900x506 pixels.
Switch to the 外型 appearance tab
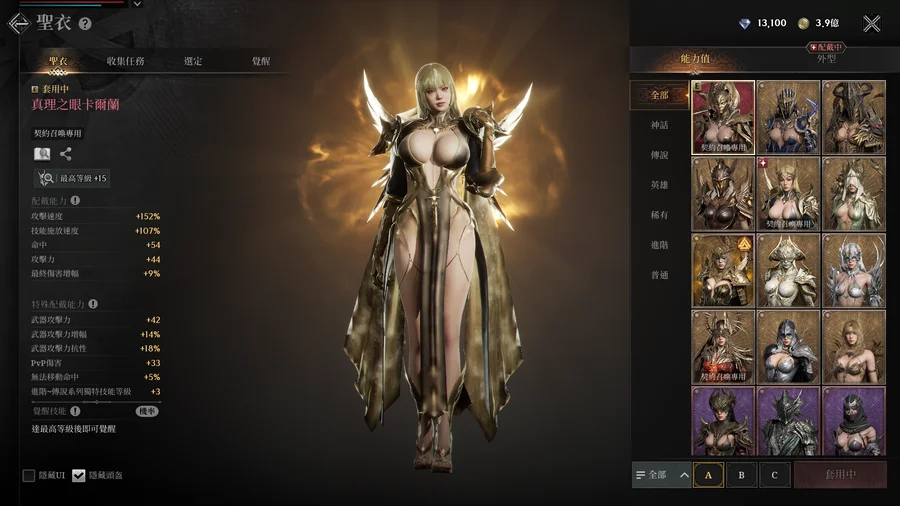pos(826,59)
